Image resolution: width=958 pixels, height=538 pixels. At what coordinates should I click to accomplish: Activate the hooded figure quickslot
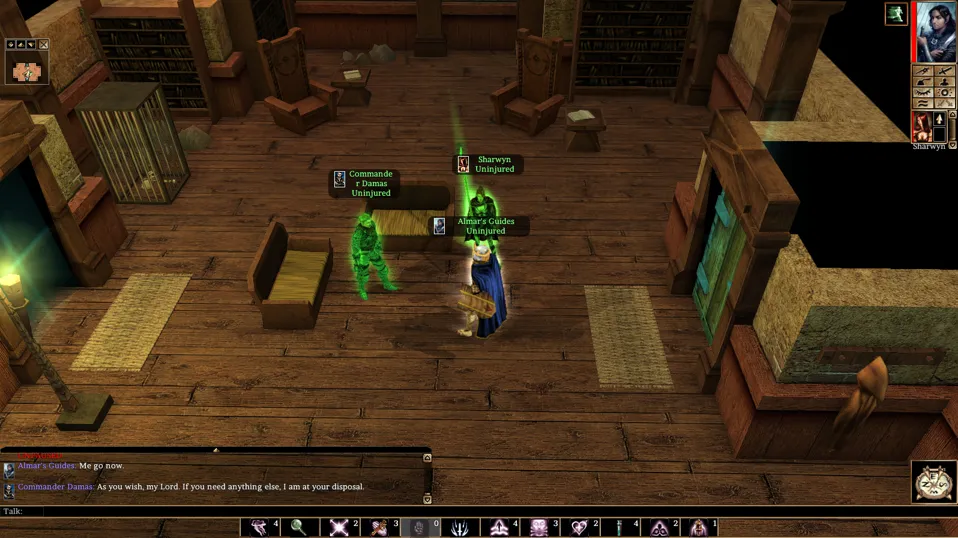(699, 527)
